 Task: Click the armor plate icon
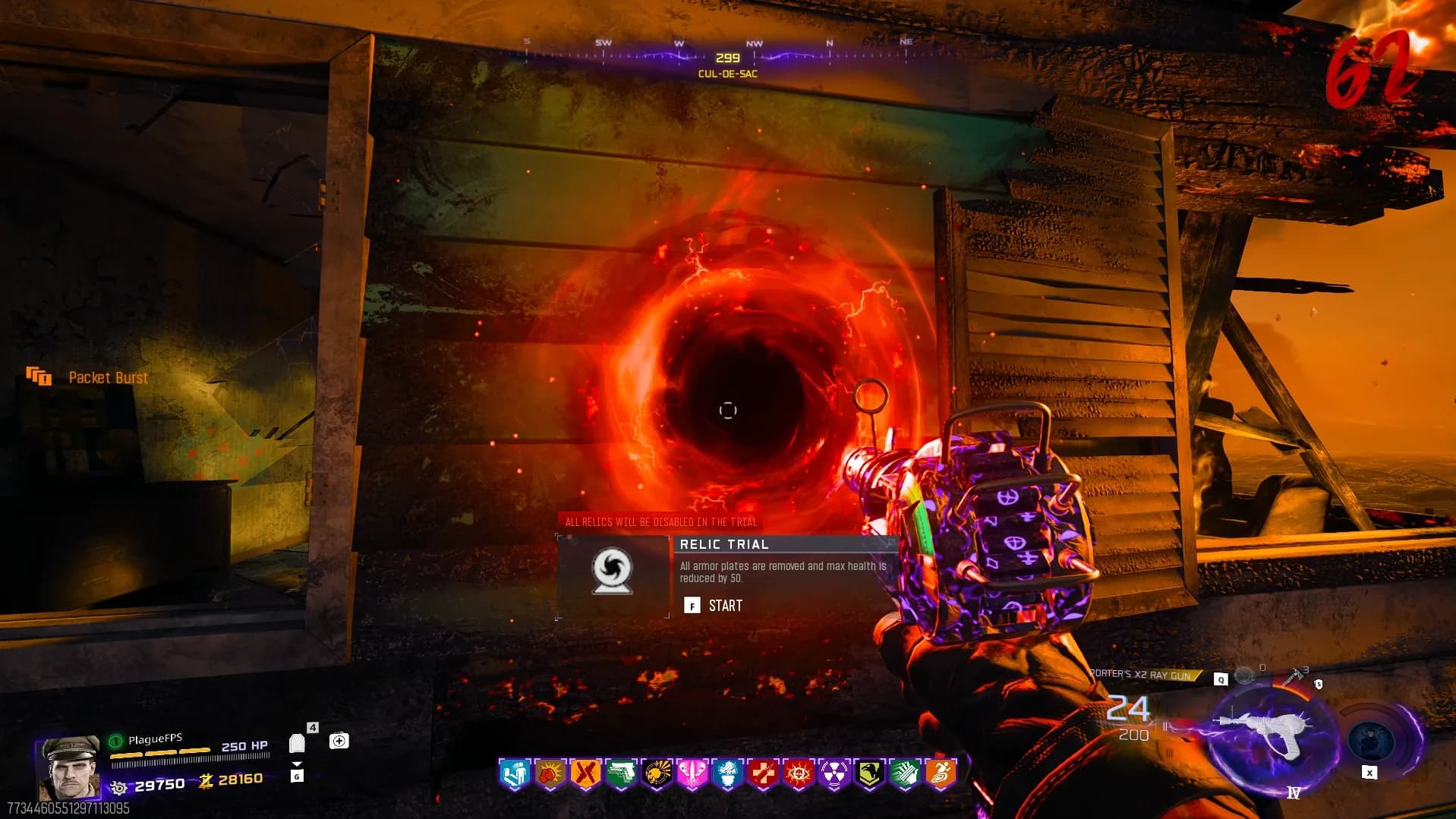(297, 743)
